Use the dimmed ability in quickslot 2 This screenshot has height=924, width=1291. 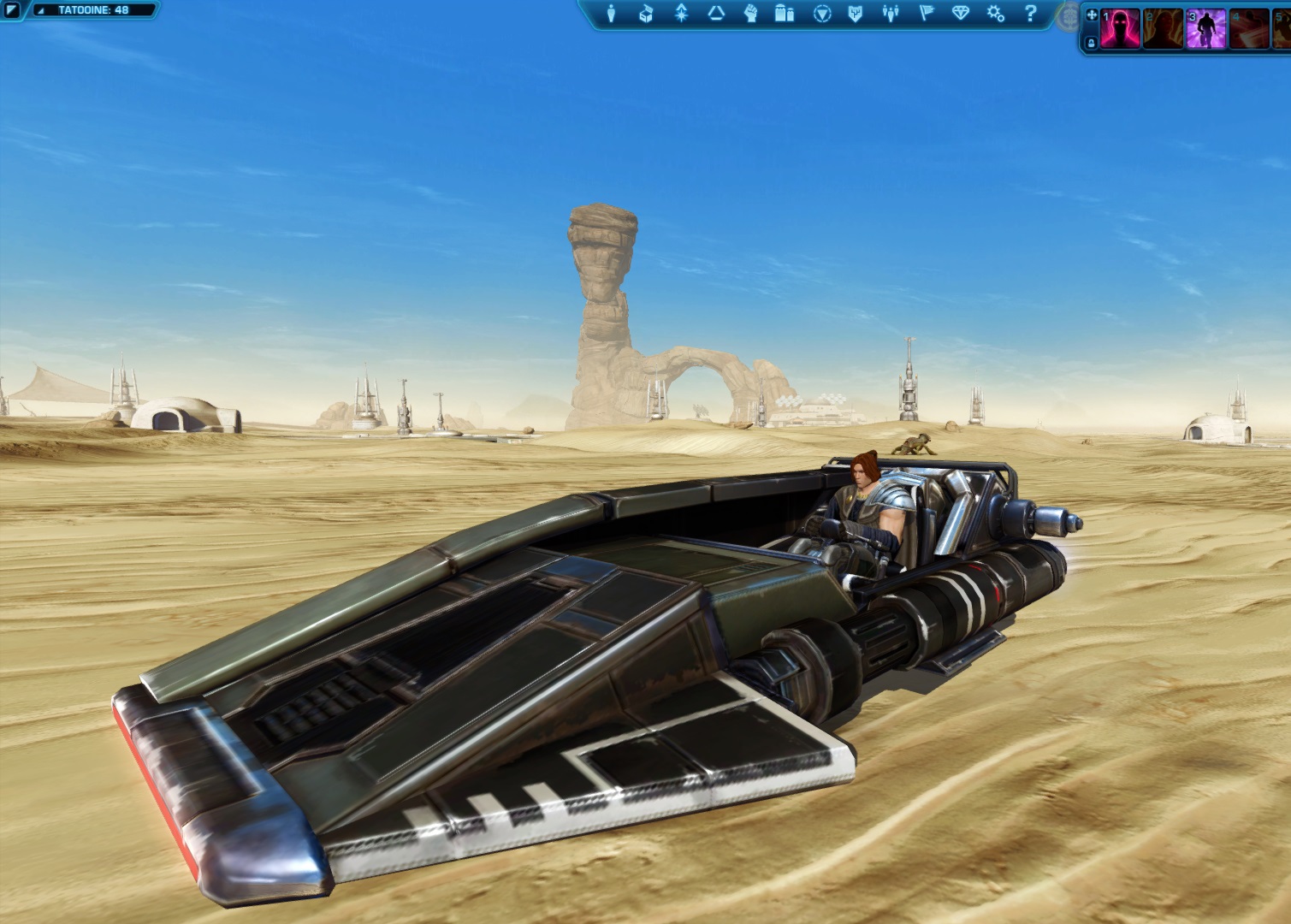point(1163,29)
